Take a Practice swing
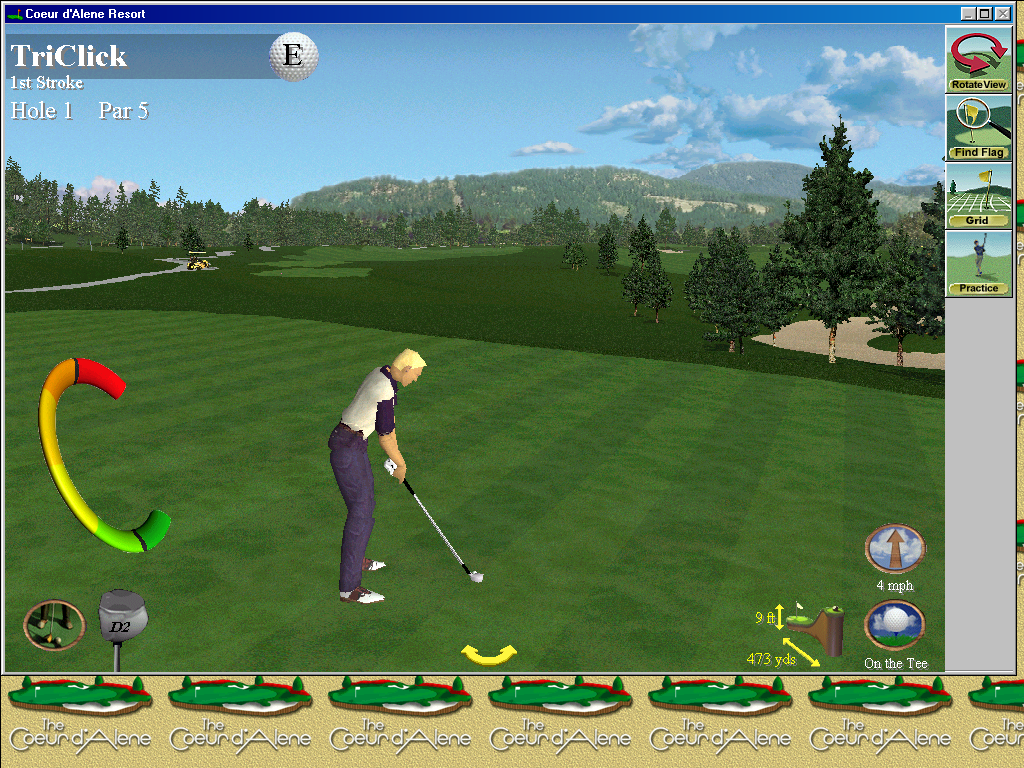The width and height of the screenshot is (1024, 768). click(978, 263)
